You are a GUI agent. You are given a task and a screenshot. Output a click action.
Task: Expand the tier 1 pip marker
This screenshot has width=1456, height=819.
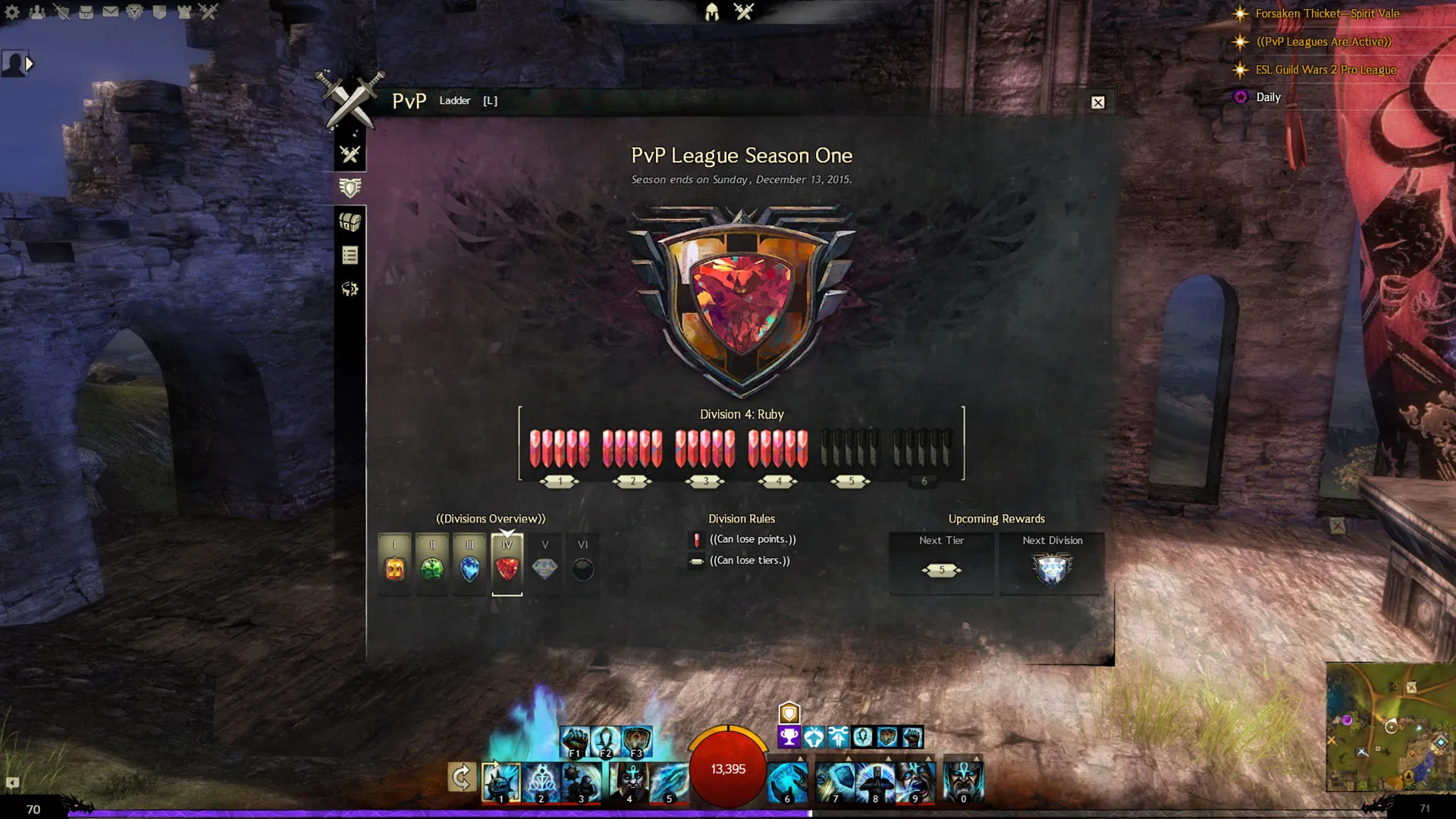pos(560,480)
